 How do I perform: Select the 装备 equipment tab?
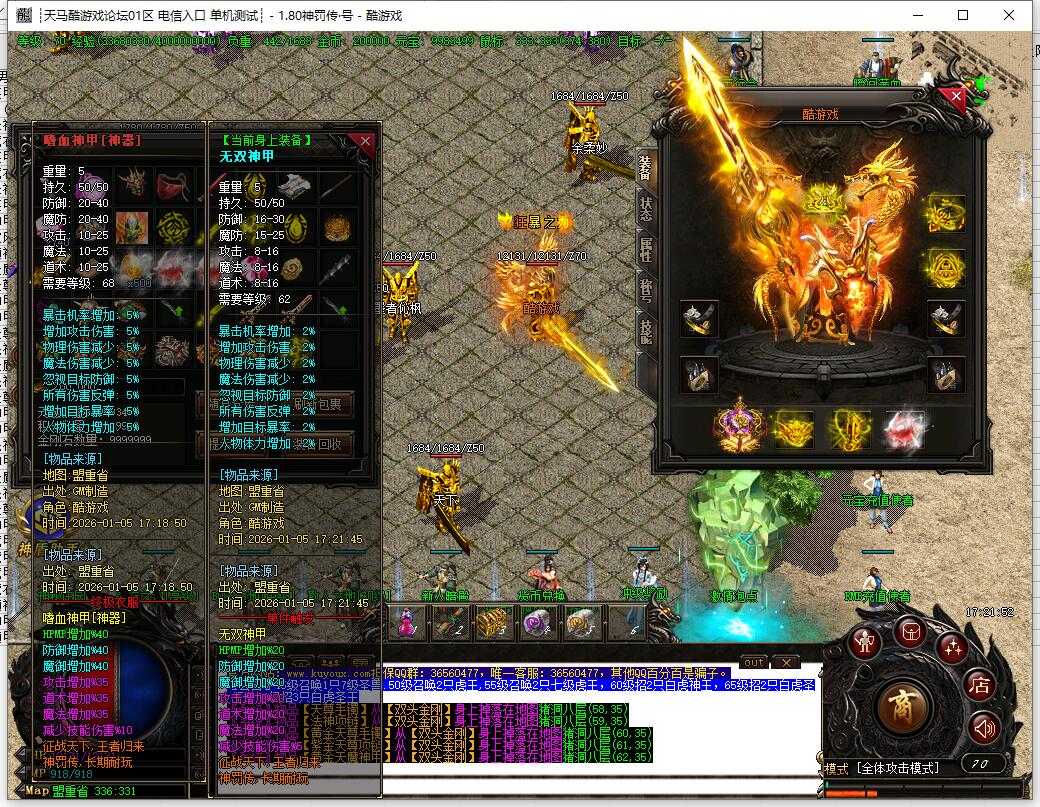tap(645, 167)
